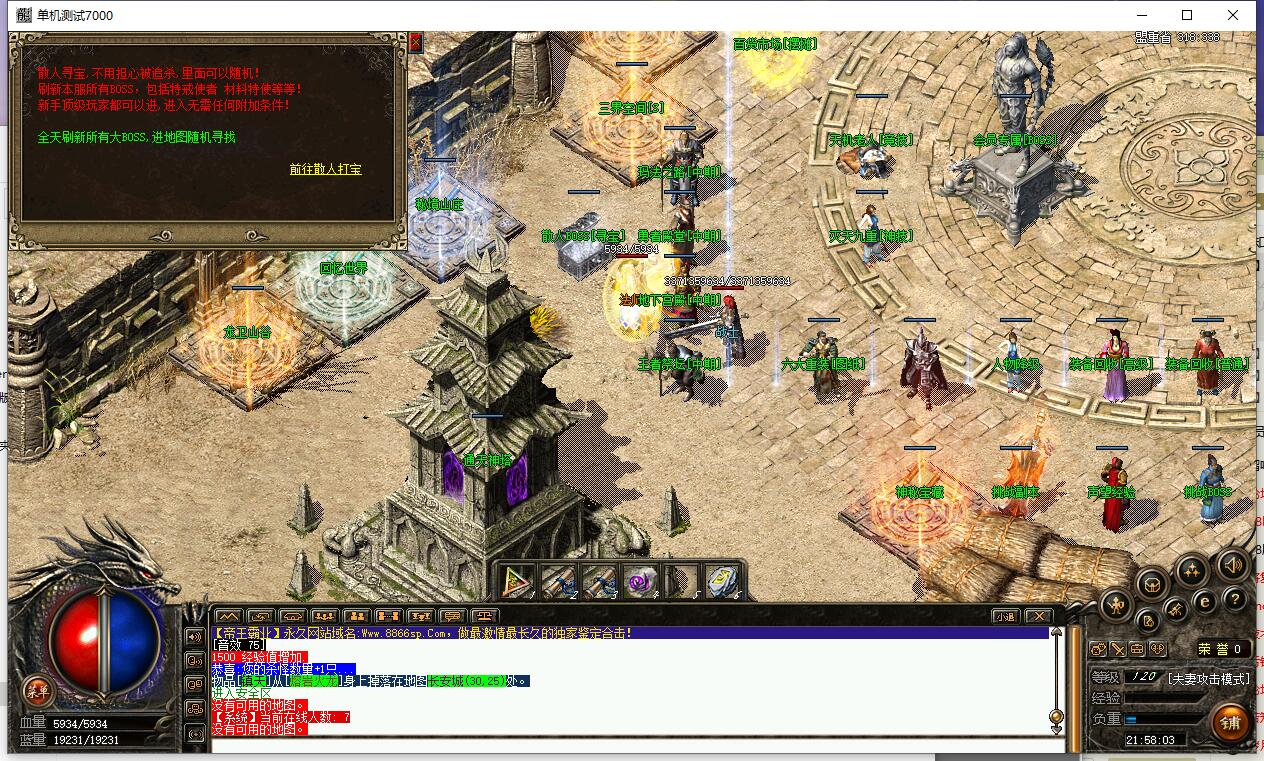The width and height of the screenshot is (1264, 761).
Task: Use the triangle rune item in hotbar slot 1
Action: tap(517, 581)
